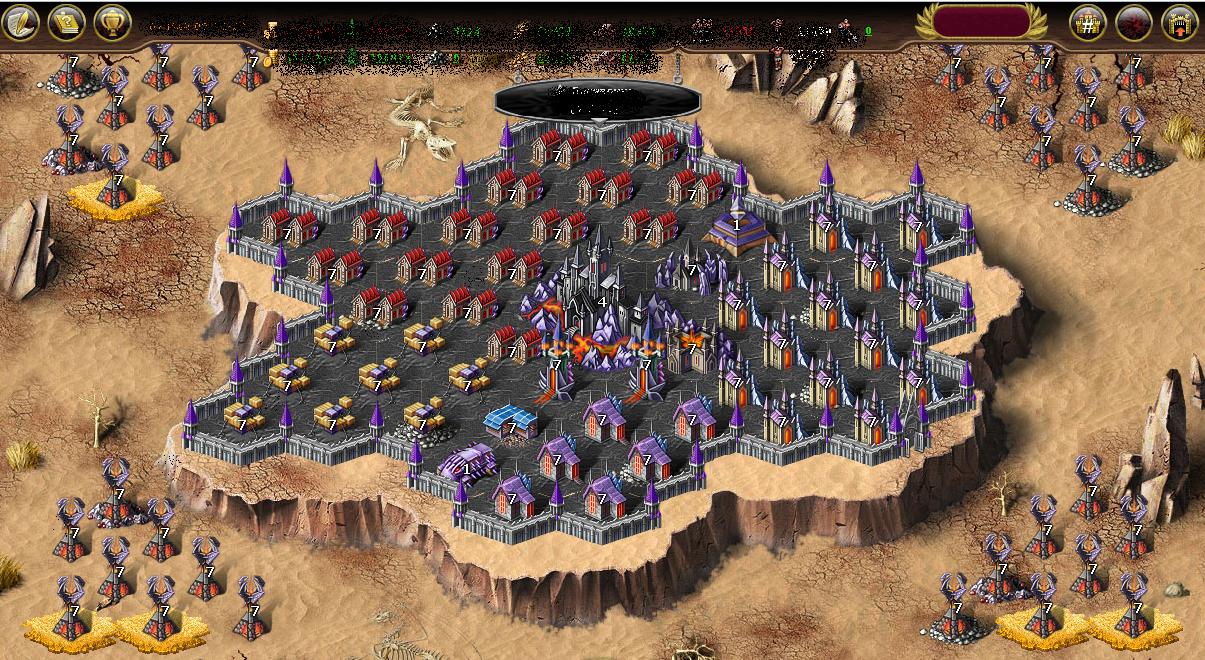Image resolution: width=1205 pixels, height=660 pixels.
Task: Open the castle hash-sign button
Action: click(x=1088, y=22)
